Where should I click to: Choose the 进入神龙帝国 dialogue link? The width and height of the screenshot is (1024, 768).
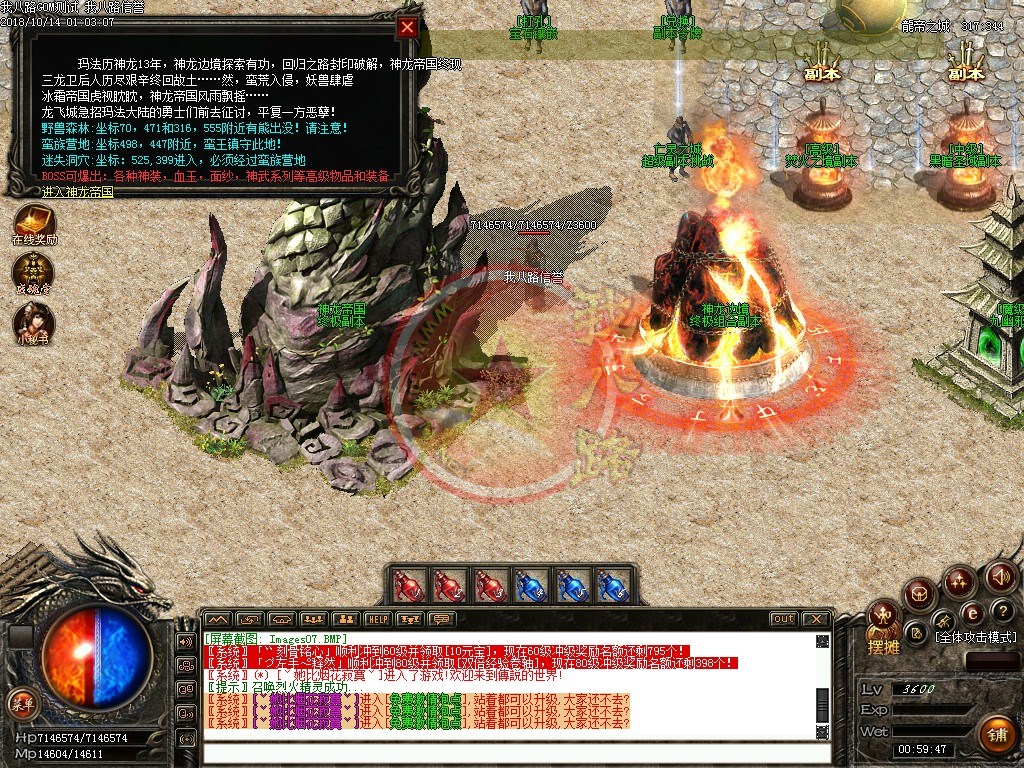78,190
